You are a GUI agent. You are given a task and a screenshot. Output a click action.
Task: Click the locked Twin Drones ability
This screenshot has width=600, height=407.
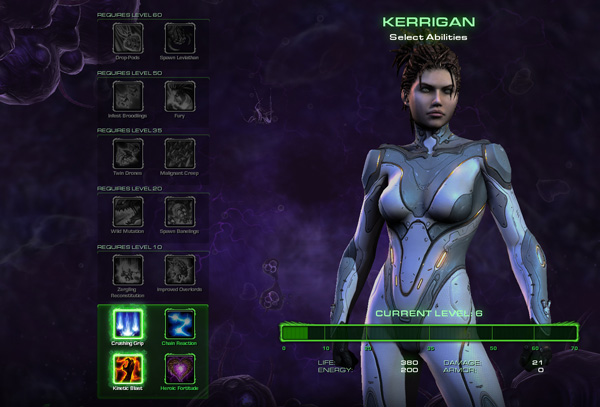click(x=127, y=152)
